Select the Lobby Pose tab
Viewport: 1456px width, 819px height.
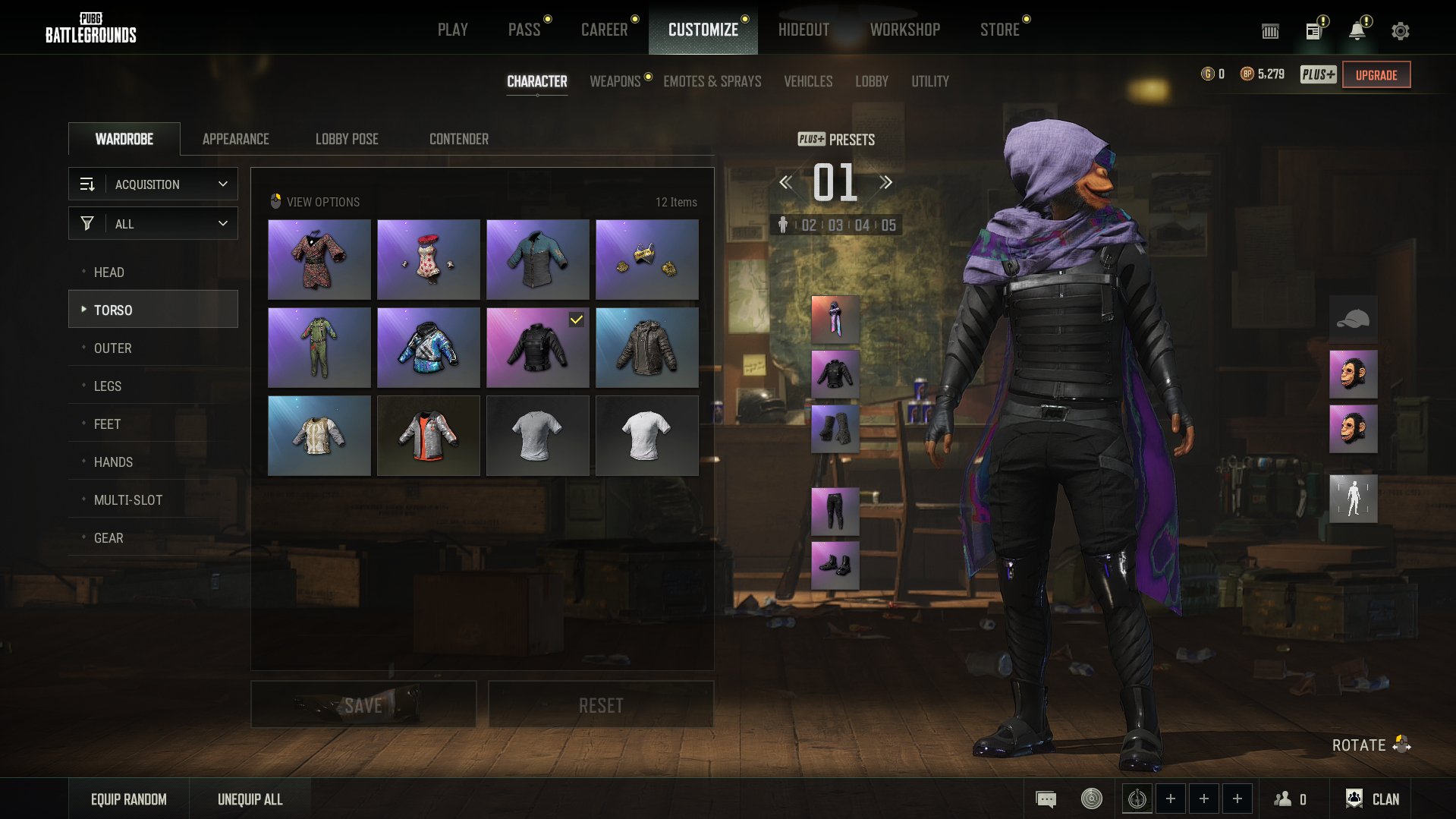click(x=347, y=139)
